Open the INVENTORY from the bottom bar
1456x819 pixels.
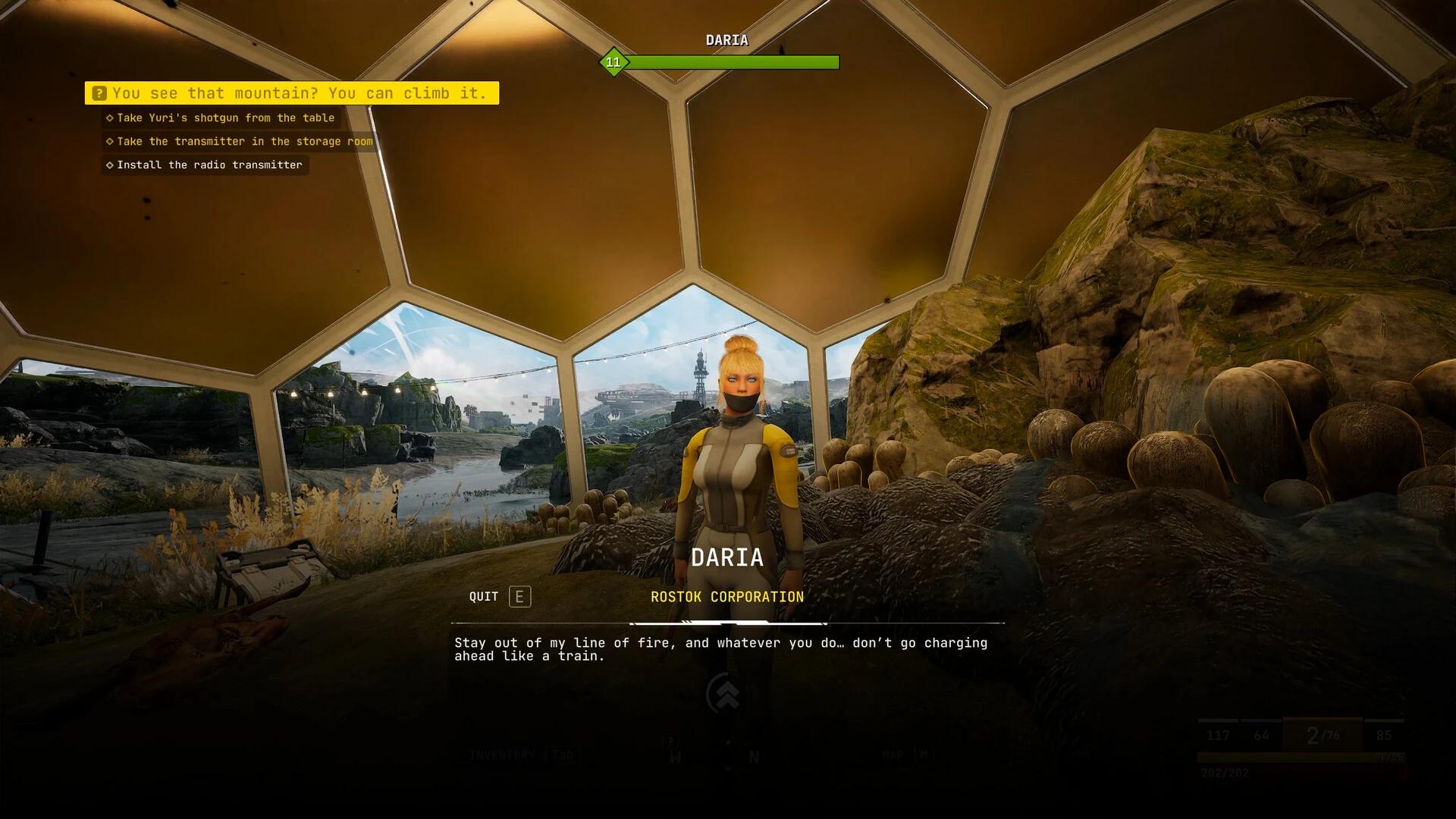coord(503,754)
